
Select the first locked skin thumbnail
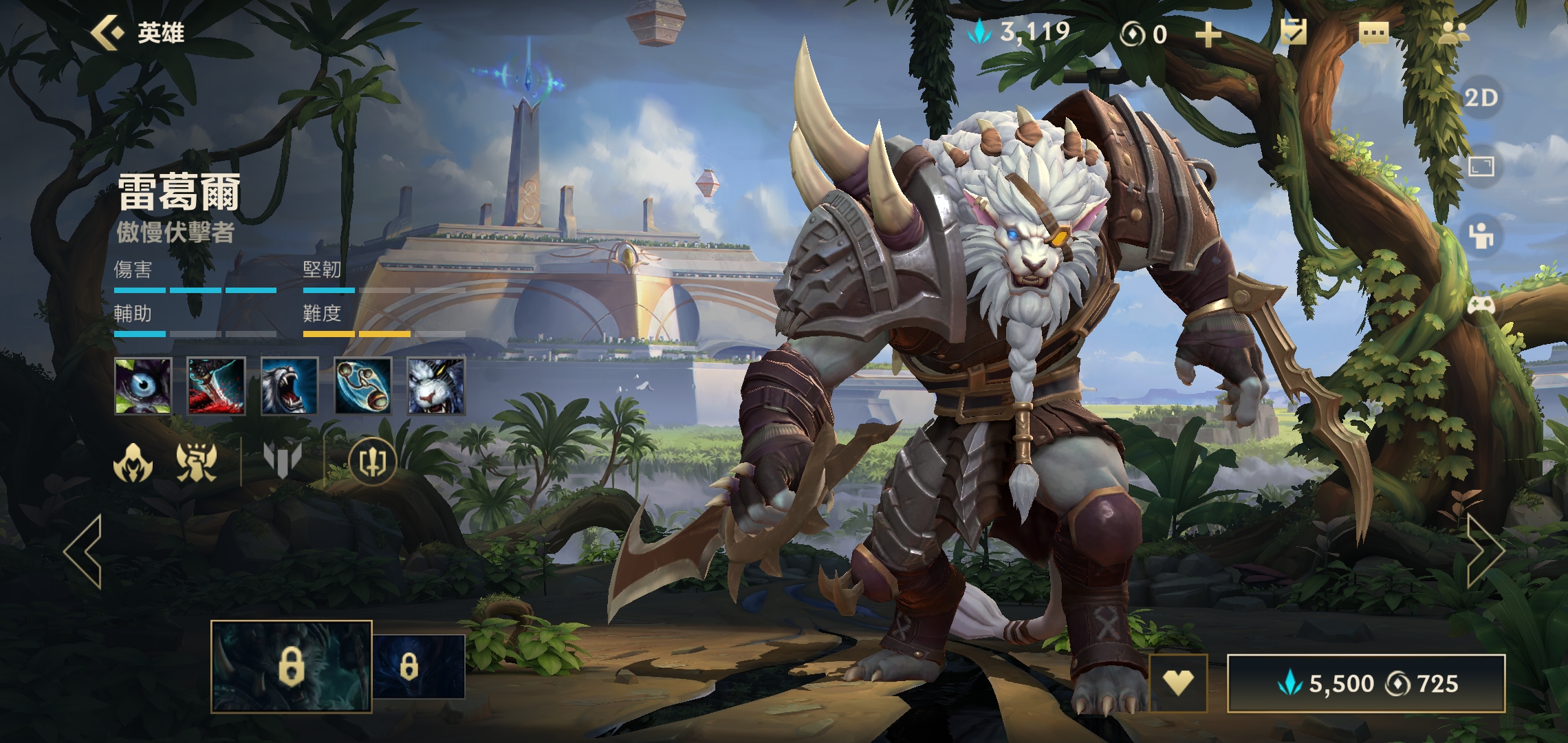coord(291,666)
